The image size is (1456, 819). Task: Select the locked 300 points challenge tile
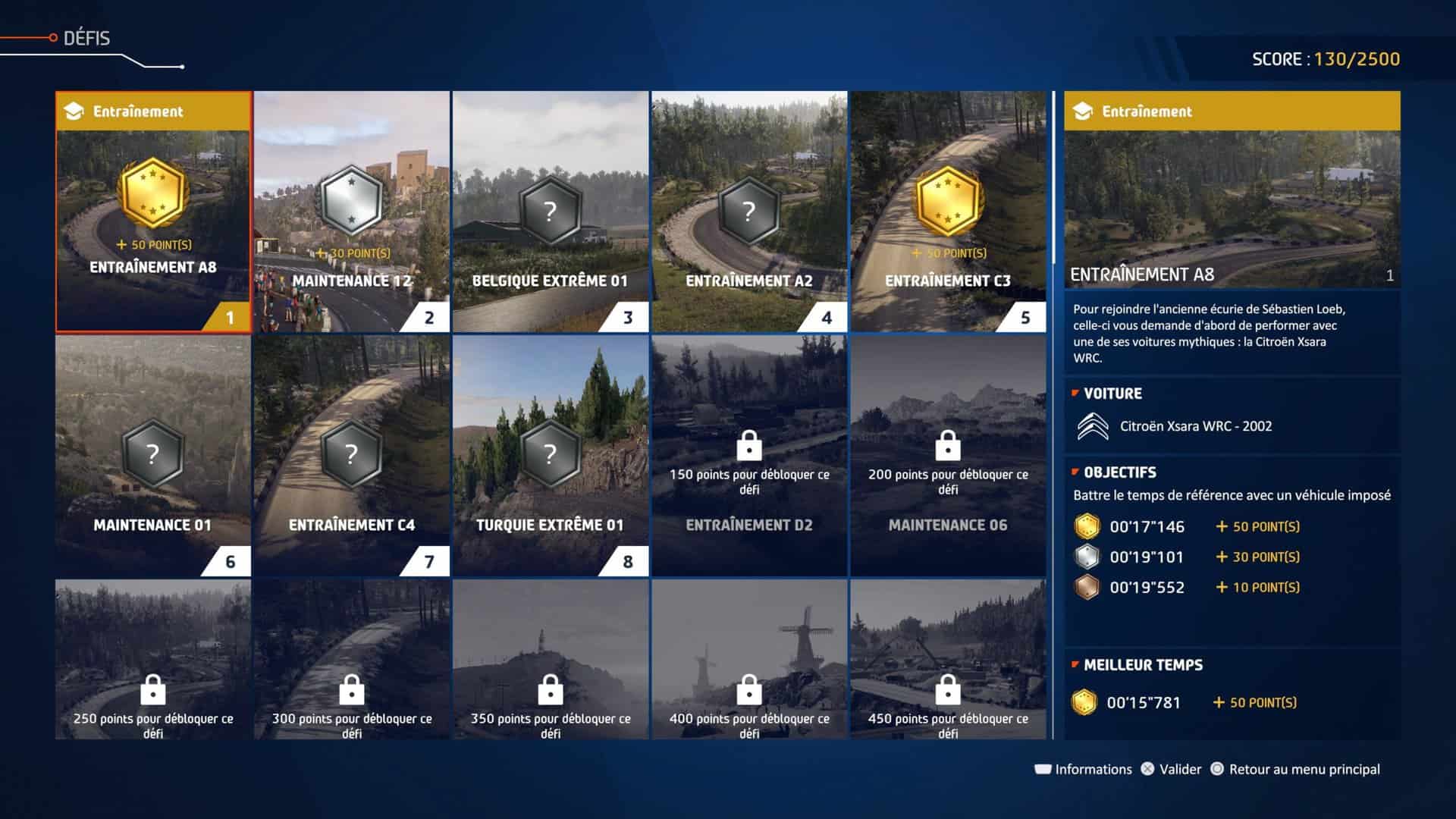tap(352, 660)
